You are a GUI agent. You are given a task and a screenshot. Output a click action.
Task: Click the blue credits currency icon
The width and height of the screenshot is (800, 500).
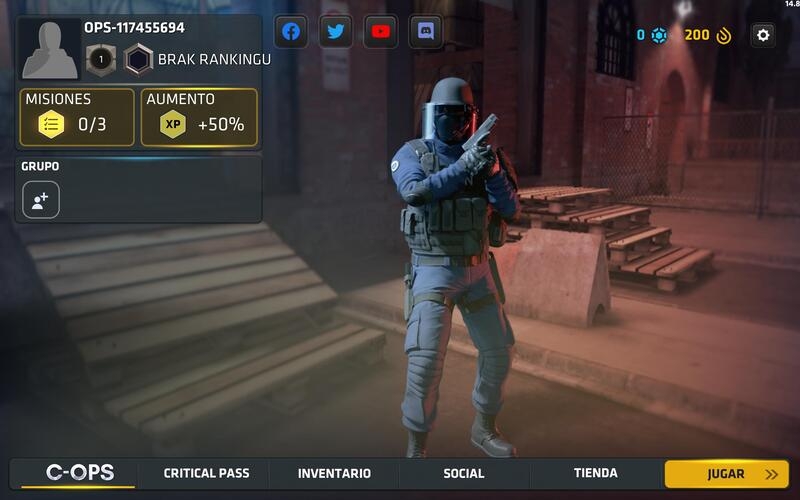[659, 35]
